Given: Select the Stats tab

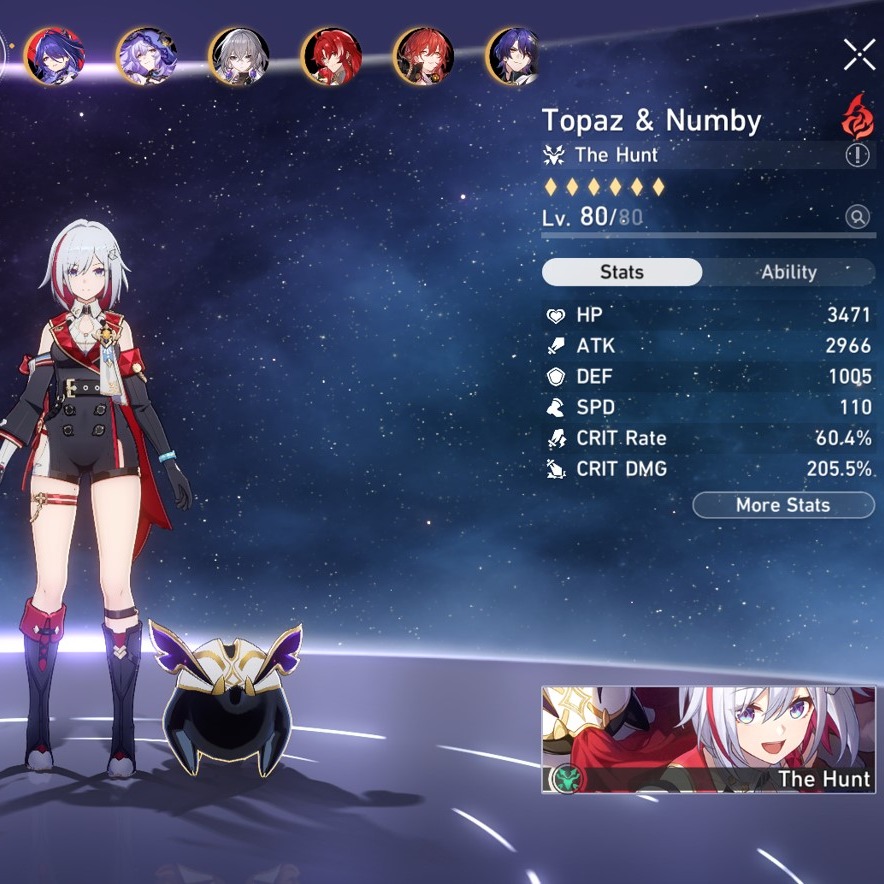Looking at the screenshot, I should point(622,272).
